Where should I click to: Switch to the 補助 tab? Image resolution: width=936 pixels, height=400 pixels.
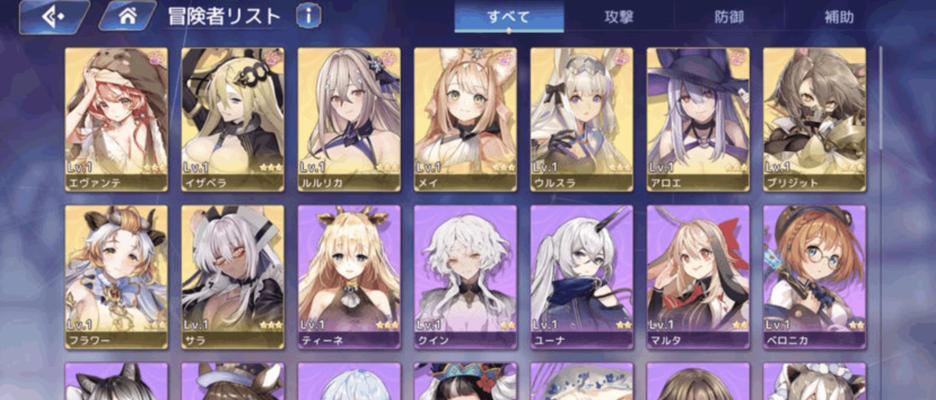tap(840, 17)
